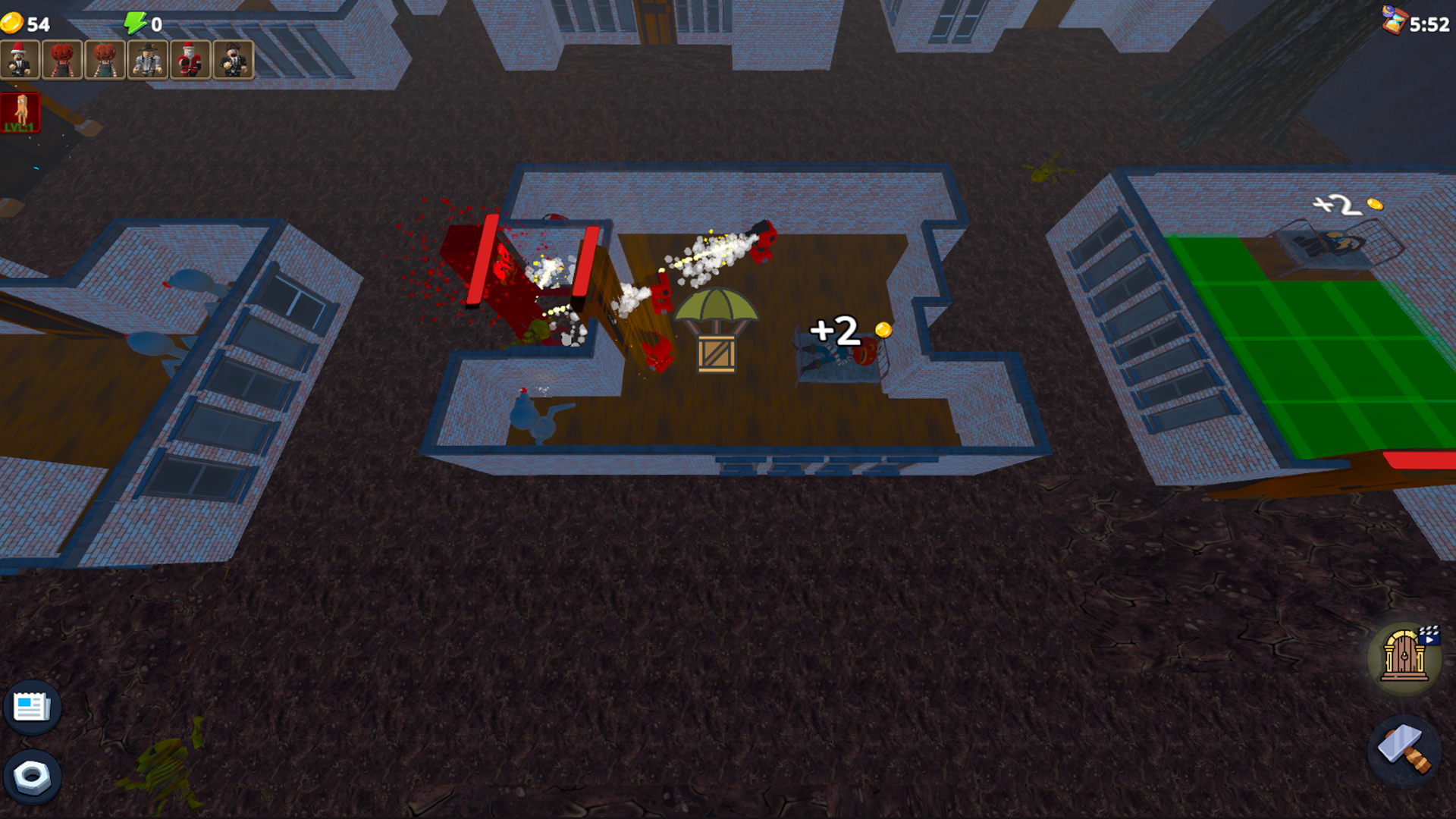Image resolution: width=1456 pixels, height=819 pixels.
Task: Click the green lightning energy icon
Action: tap(135, 22)
